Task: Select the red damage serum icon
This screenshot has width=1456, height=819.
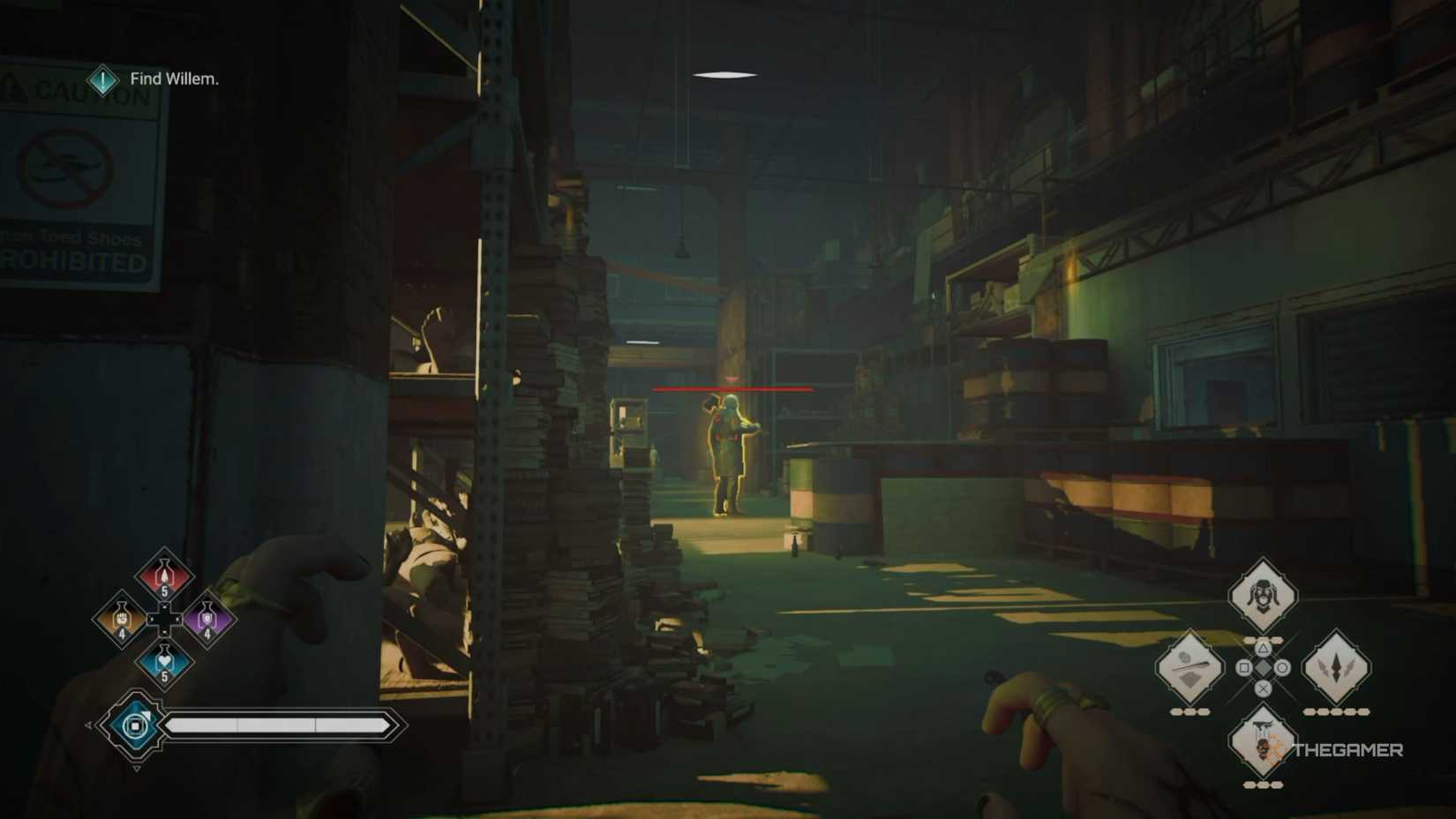Action: pos(165,575)
